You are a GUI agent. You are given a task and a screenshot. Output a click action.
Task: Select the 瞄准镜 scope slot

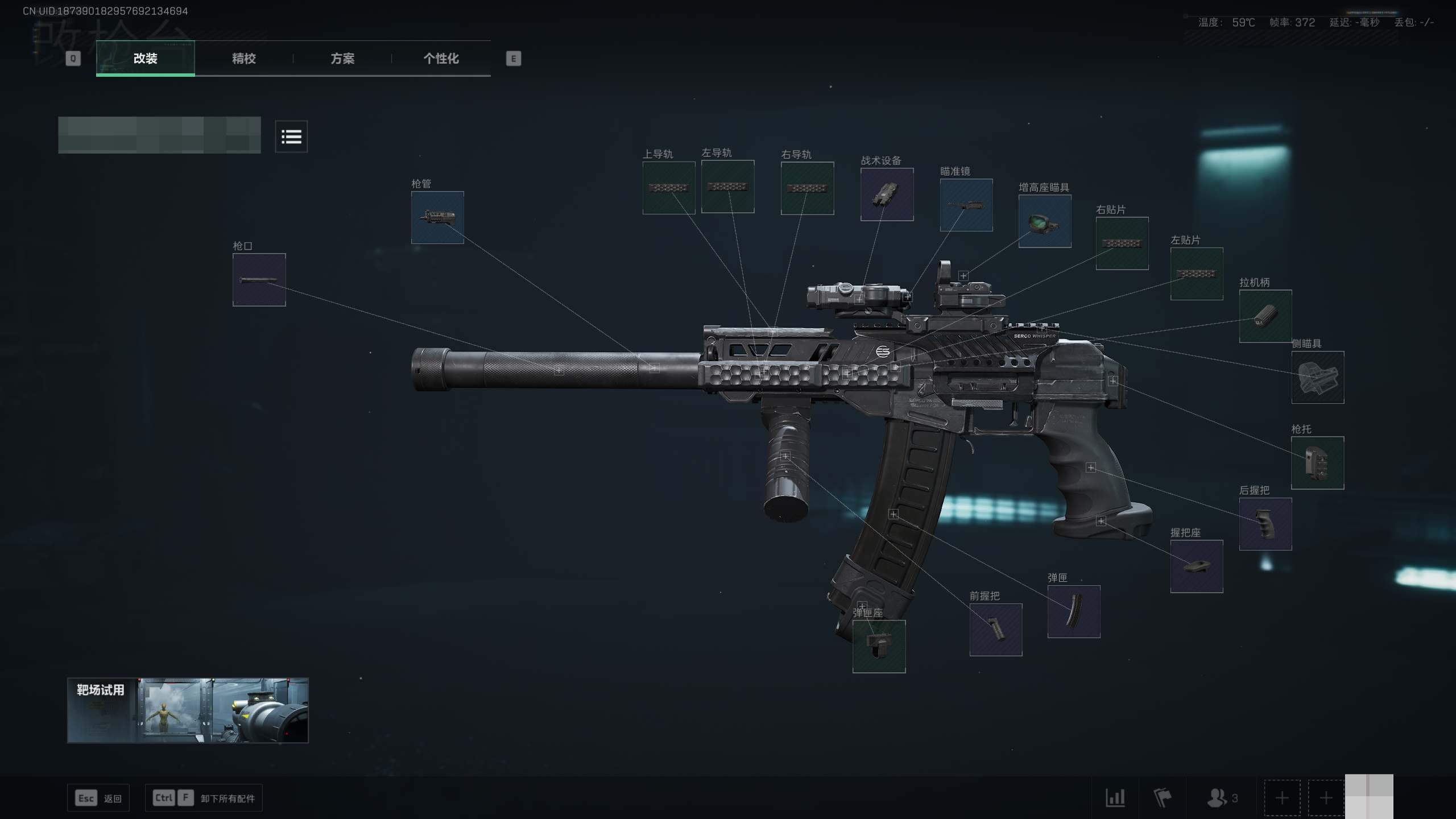(966, 205)
